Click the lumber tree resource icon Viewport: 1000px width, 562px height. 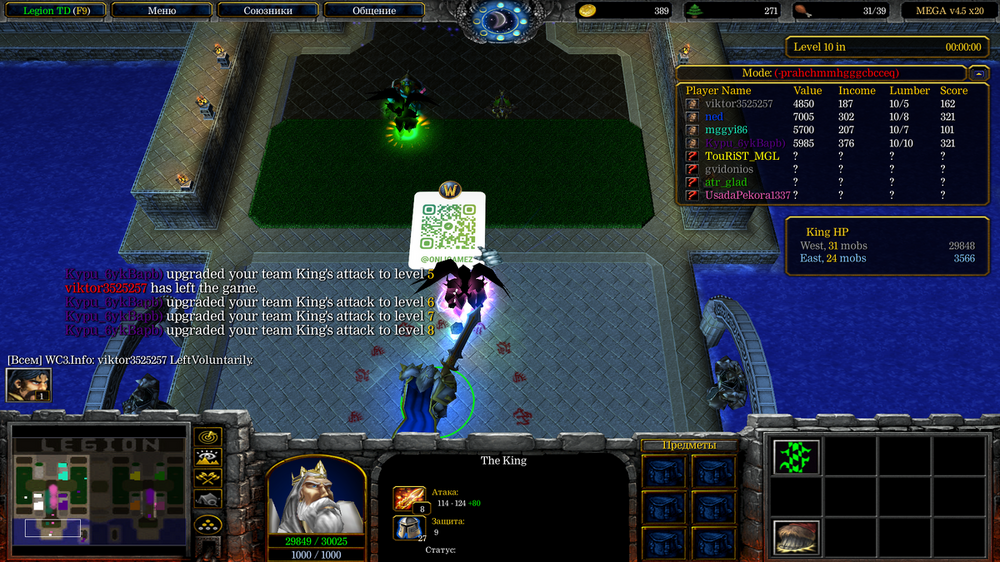(x=695, y=11)
